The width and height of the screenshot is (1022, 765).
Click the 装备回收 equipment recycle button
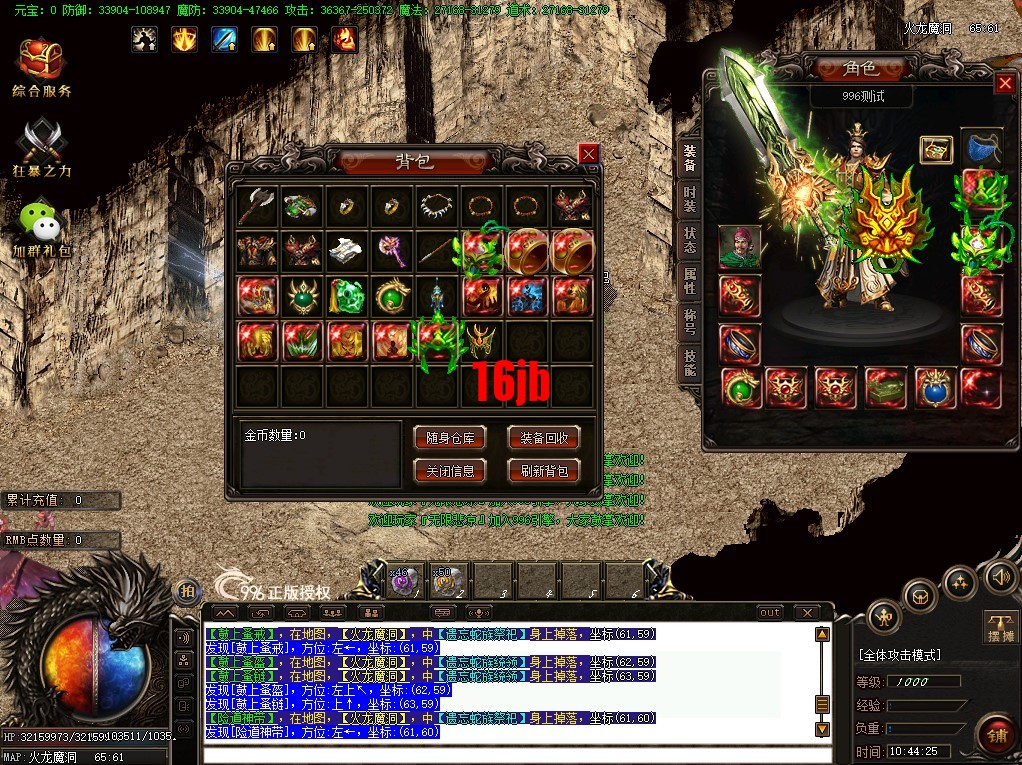coord(544,438)
